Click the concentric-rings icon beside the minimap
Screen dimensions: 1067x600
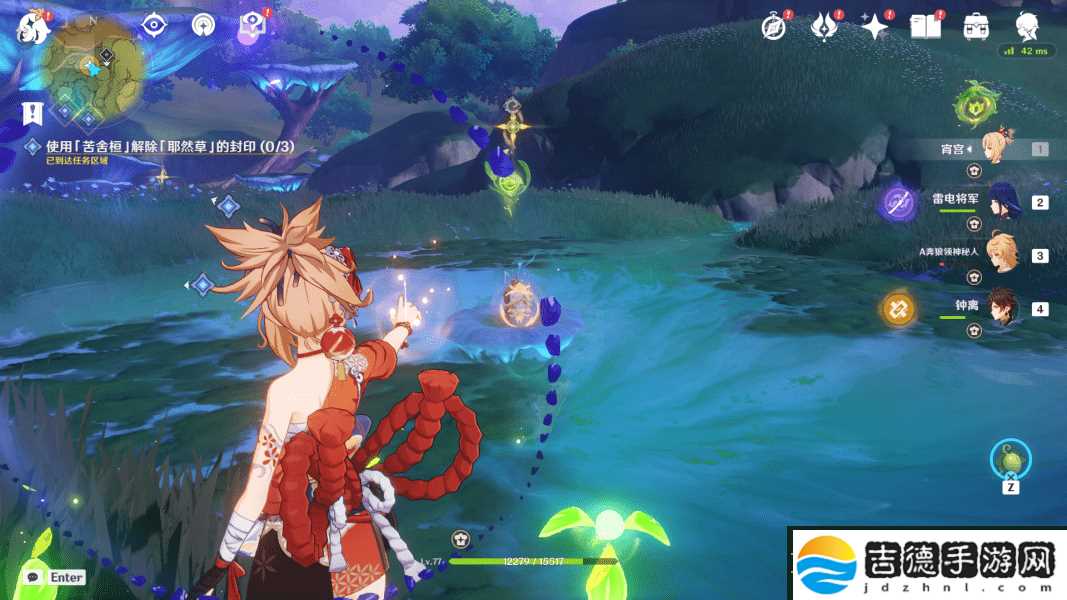(203, 26)
